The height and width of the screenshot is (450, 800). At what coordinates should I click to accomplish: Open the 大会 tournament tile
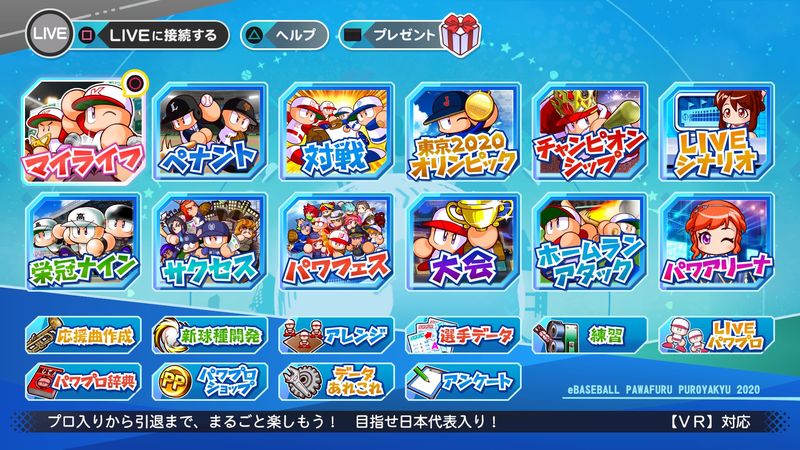[x=464, y=240]
